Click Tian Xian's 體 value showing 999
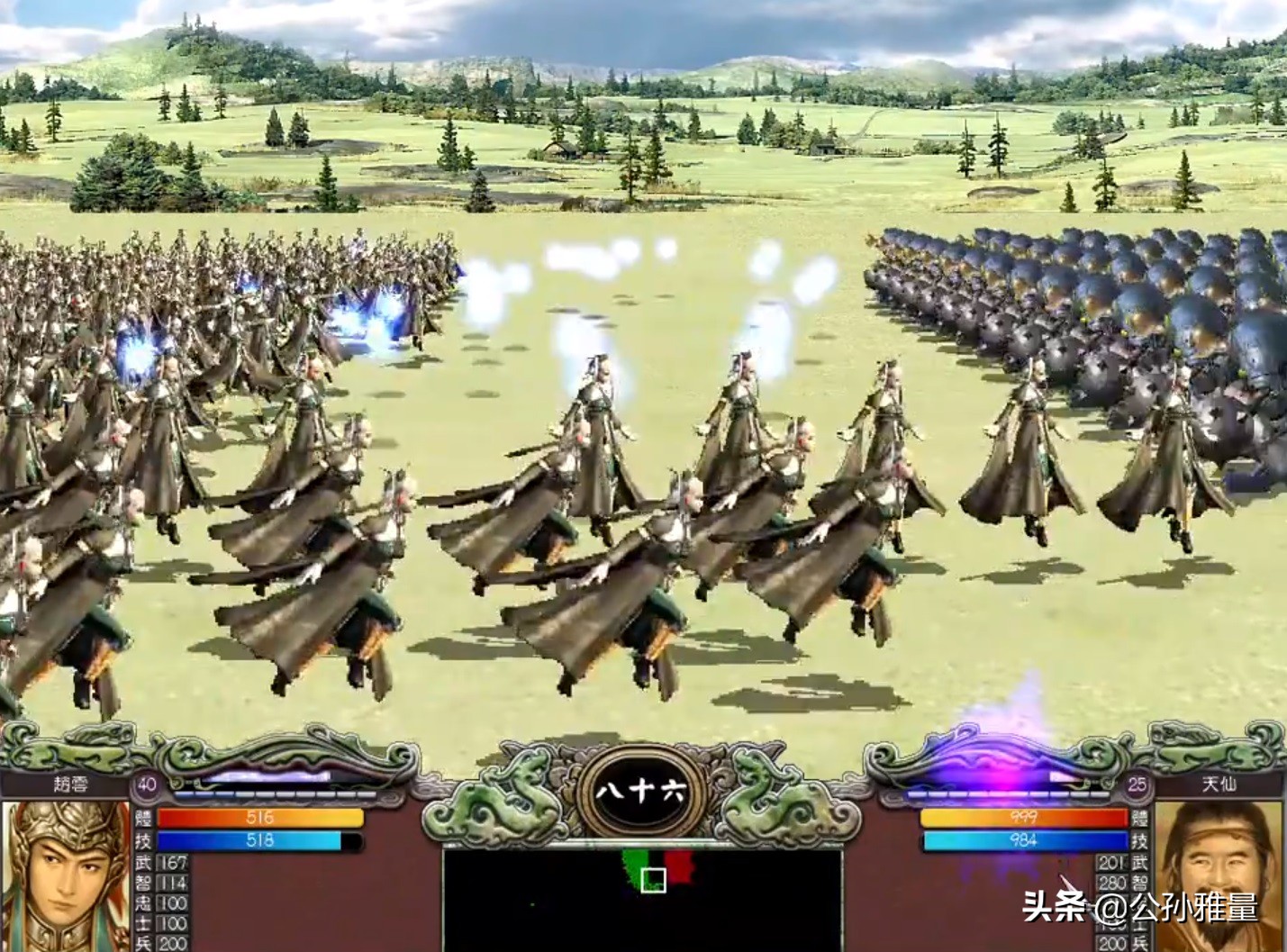This screenshot has width=1287, height=952. pyautogui.click(x=1022, y=818)
